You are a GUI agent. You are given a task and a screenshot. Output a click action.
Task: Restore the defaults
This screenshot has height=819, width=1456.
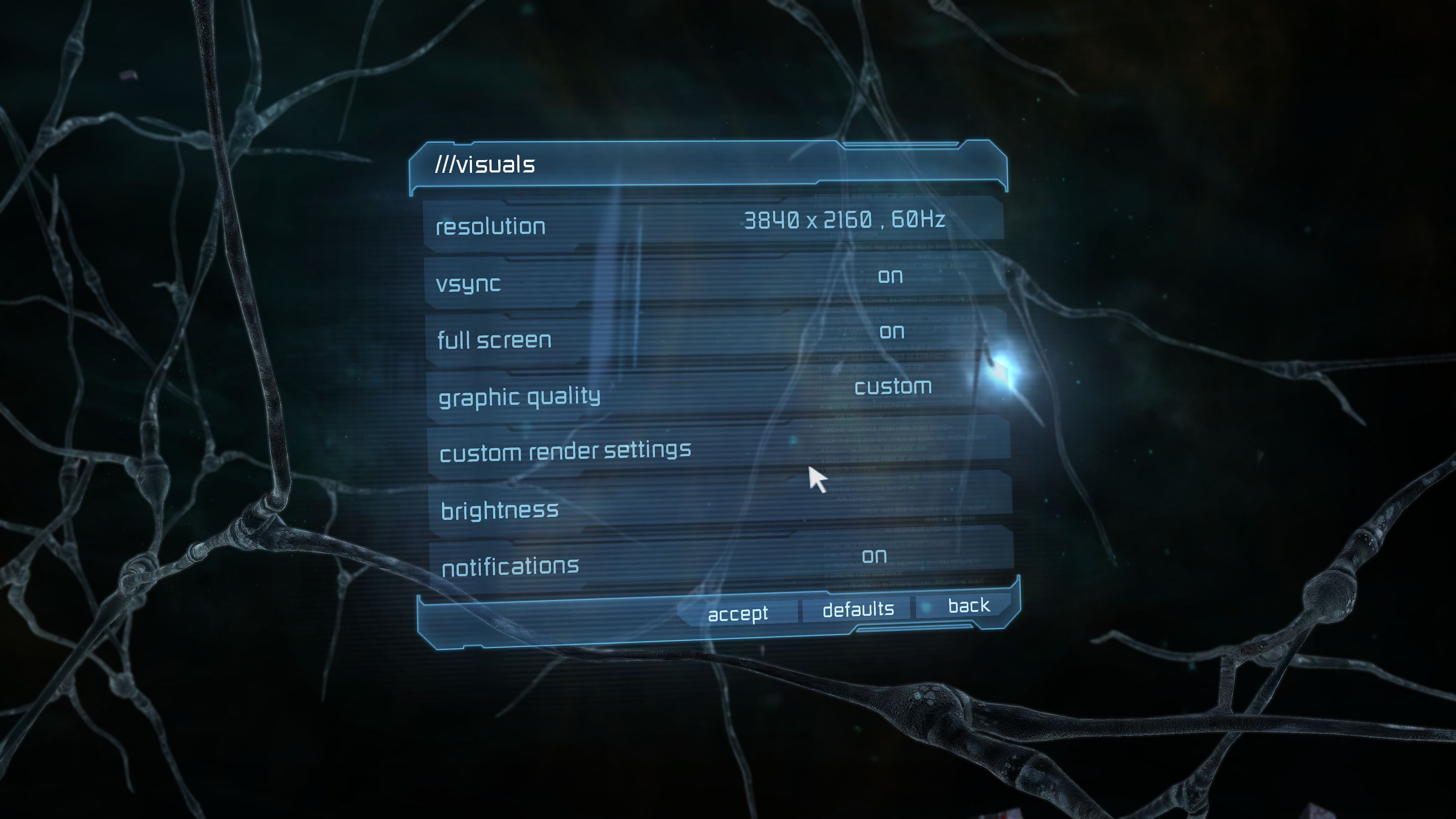tap(858, 609)
